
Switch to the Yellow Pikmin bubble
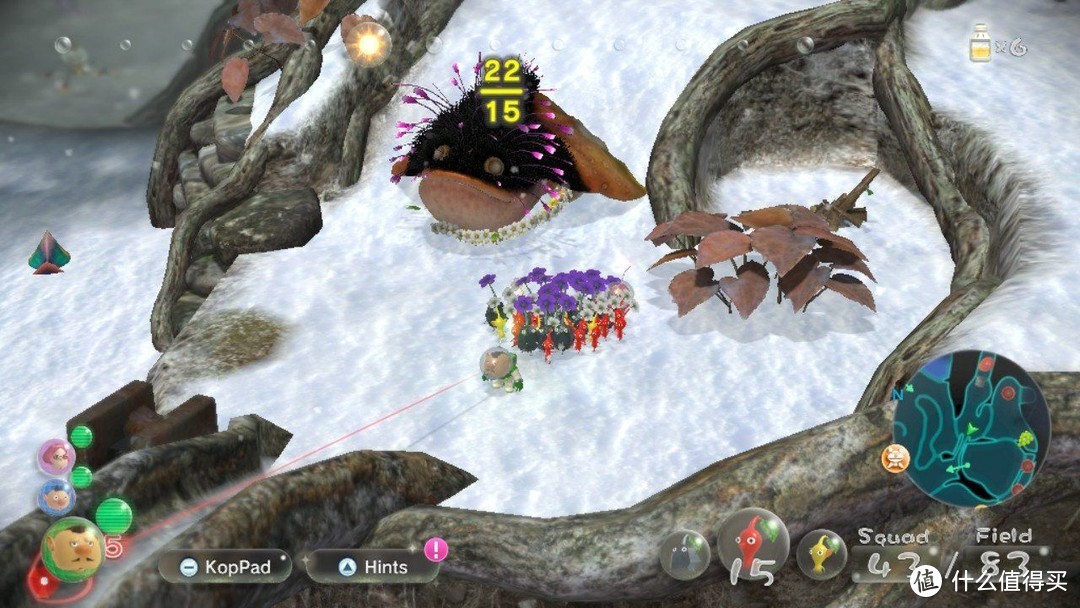tap(821, 553)
